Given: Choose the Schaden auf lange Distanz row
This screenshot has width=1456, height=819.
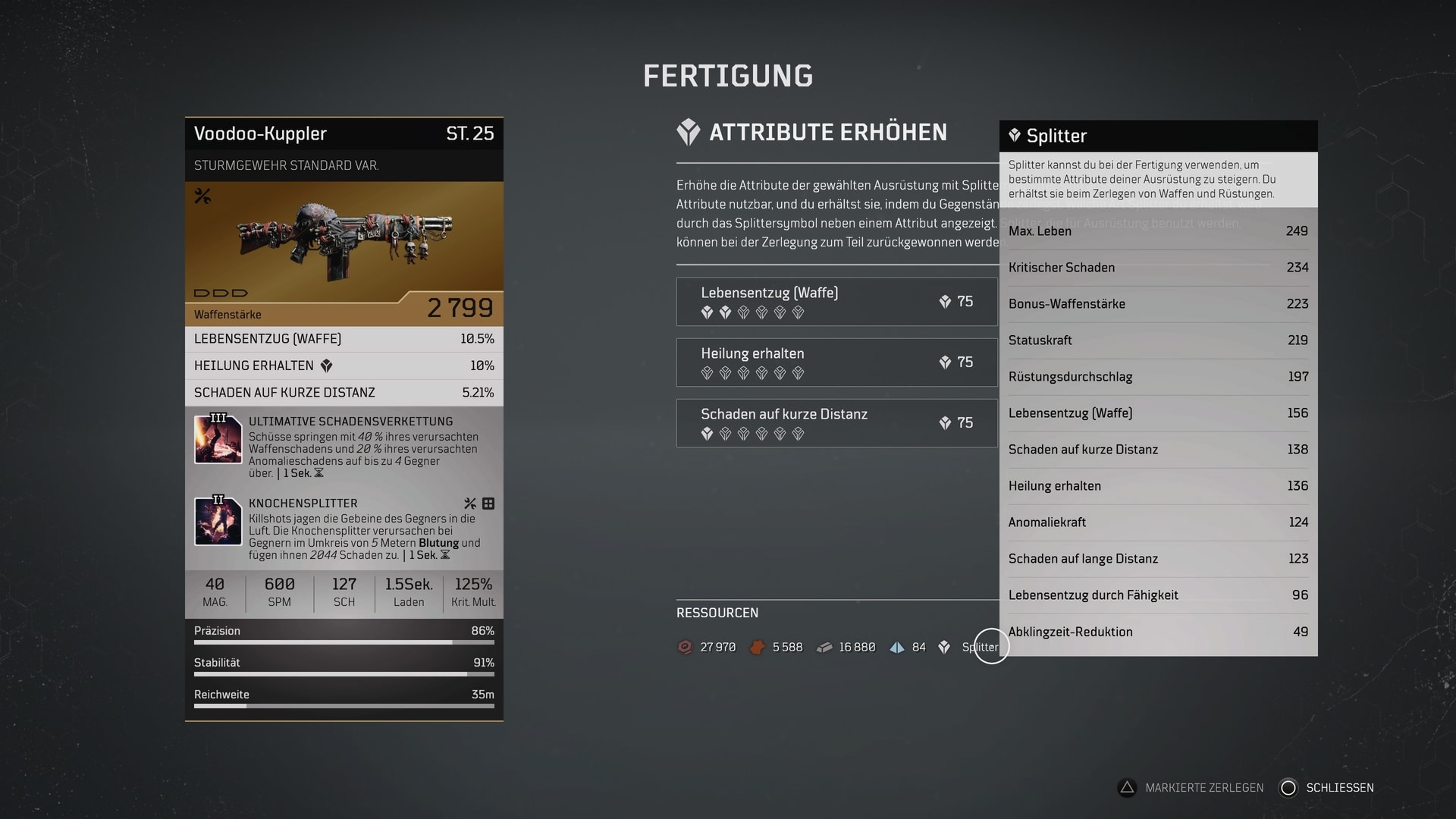Looking at the screenshot, I should [1158, 559].
